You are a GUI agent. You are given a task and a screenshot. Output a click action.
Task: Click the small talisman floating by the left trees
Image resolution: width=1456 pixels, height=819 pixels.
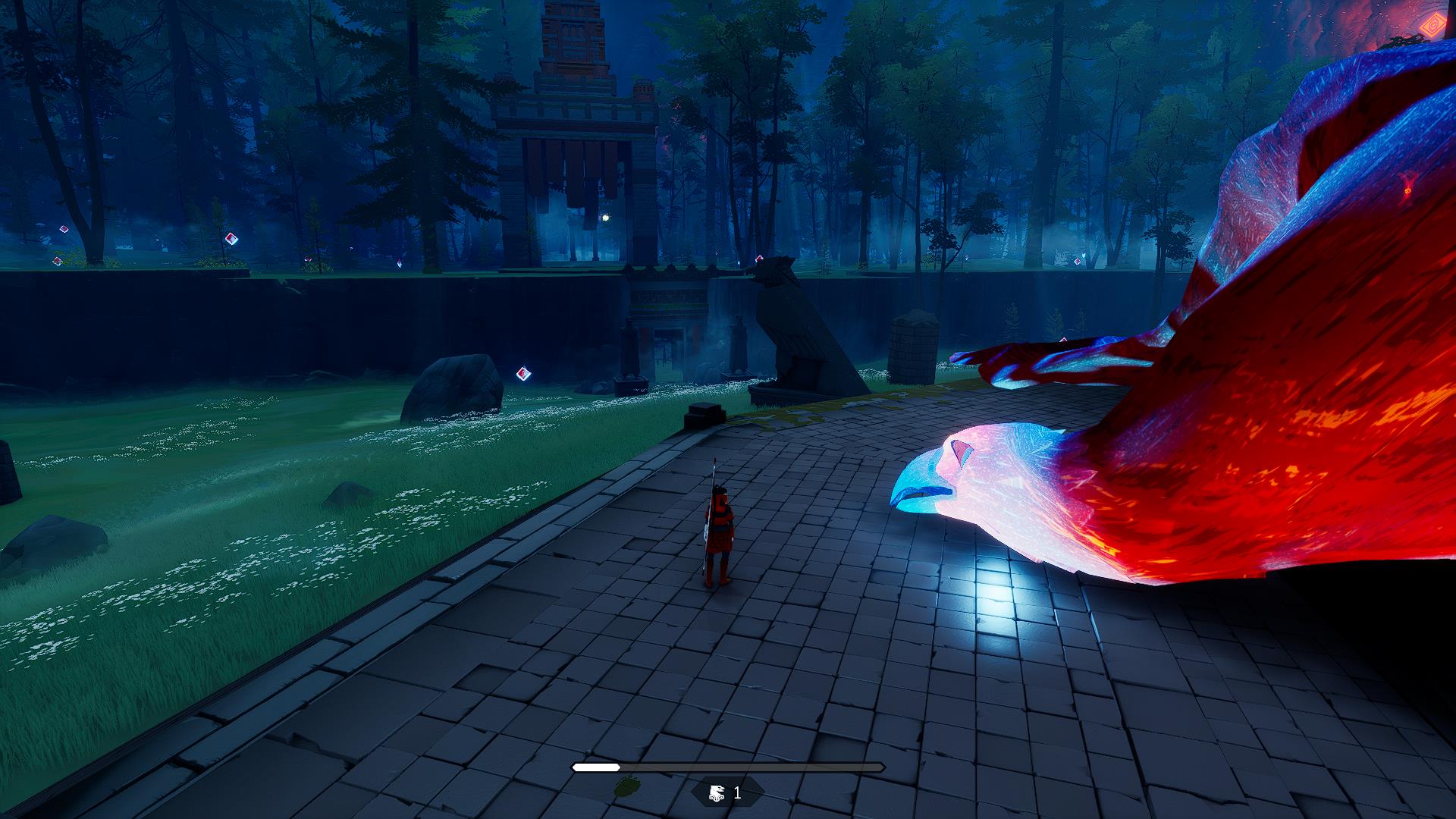[x=230, y=237]
